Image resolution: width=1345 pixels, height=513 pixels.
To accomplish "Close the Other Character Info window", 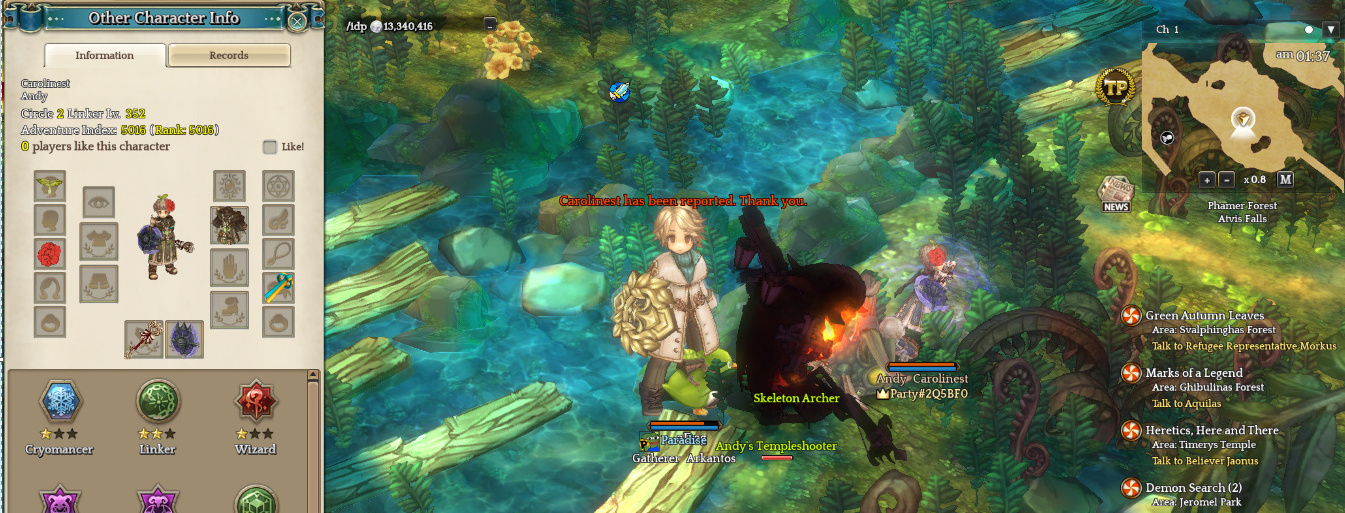I will click(x=297, y=19).
